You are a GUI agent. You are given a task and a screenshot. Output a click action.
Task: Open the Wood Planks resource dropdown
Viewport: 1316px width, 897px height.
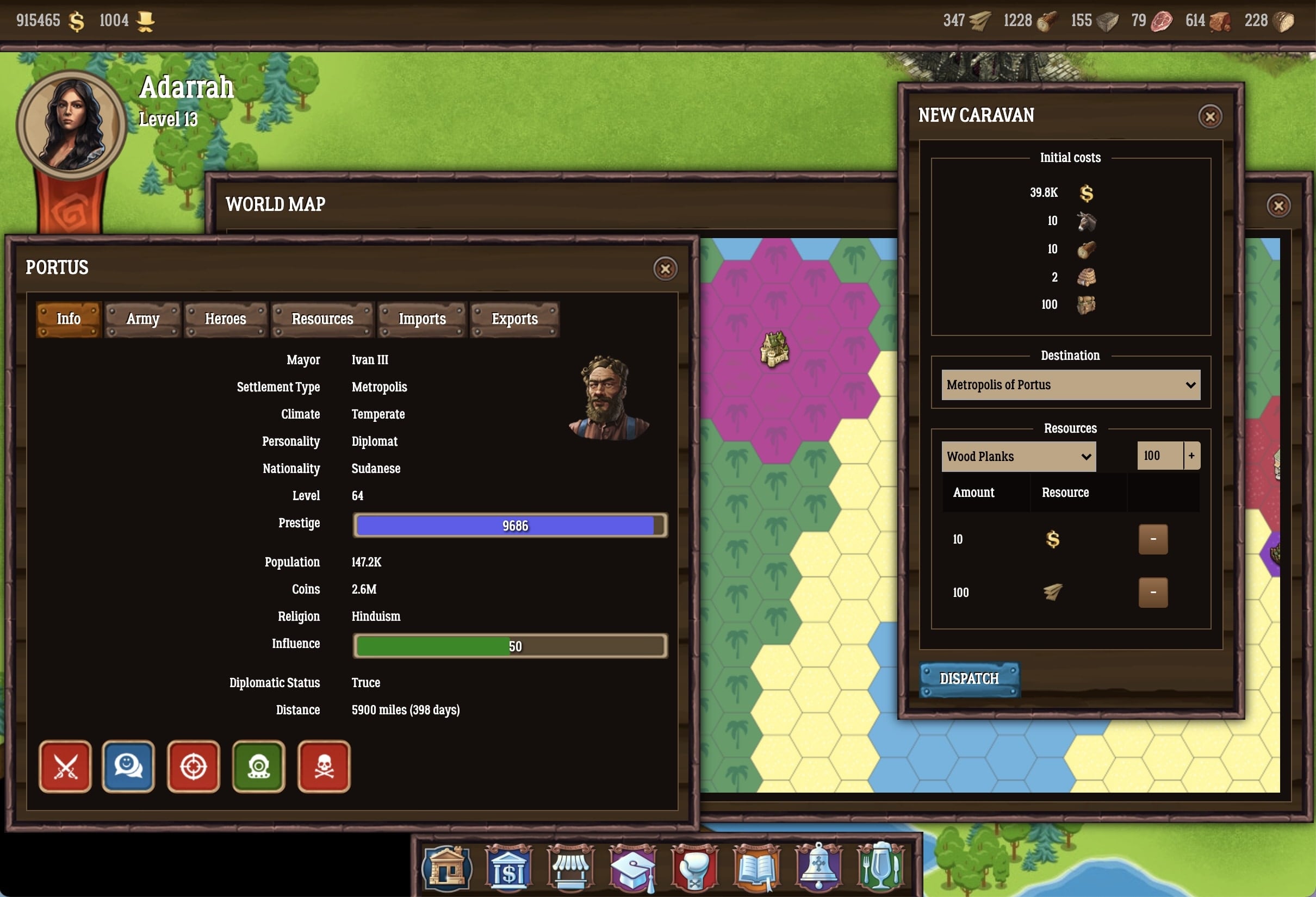1018,457
